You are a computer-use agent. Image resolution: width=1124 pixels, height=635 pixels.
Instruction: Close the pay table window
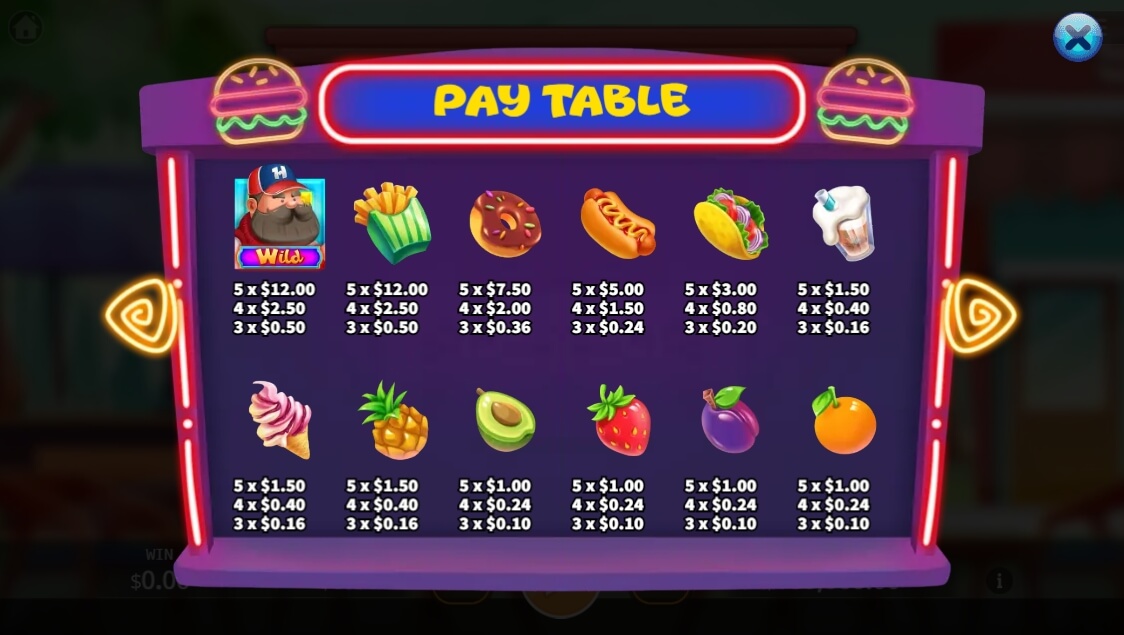tap(1077, 39)
